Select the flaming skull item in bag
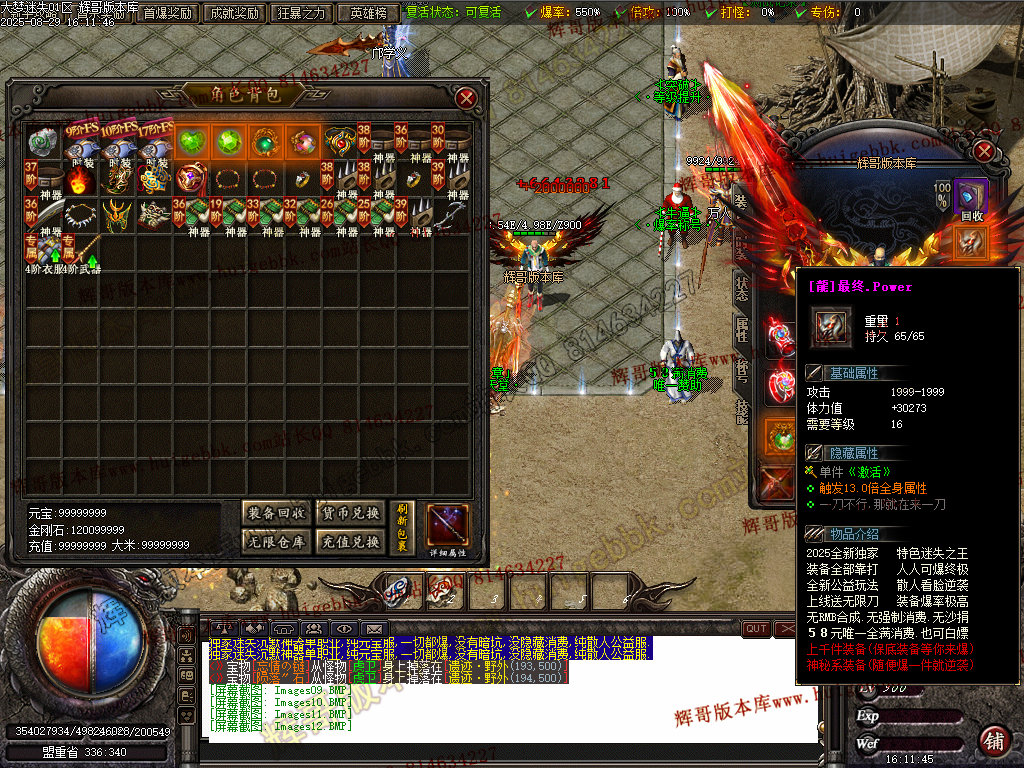The image size is (1024, 768). [83, 181]
